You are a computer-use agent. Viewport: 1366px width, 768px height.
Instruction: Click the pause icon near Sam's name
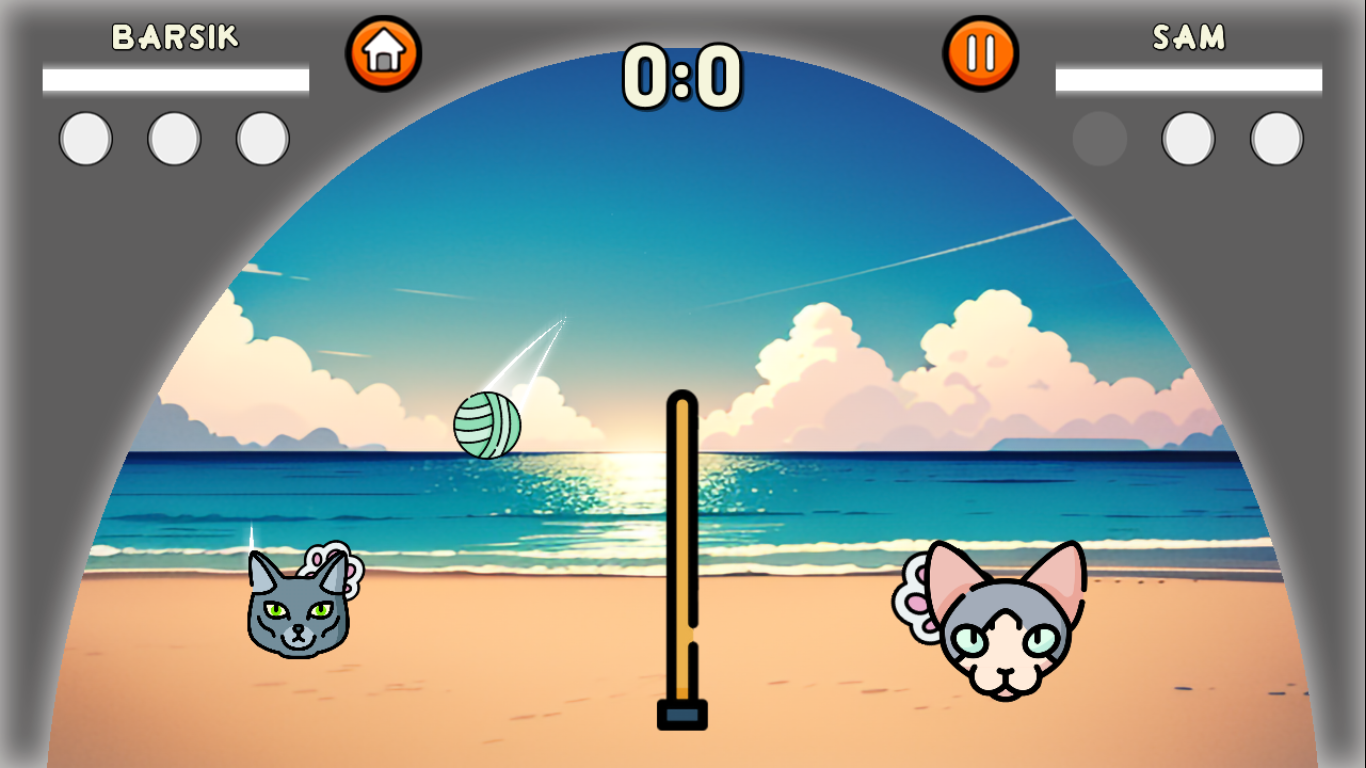pos(981,51)
